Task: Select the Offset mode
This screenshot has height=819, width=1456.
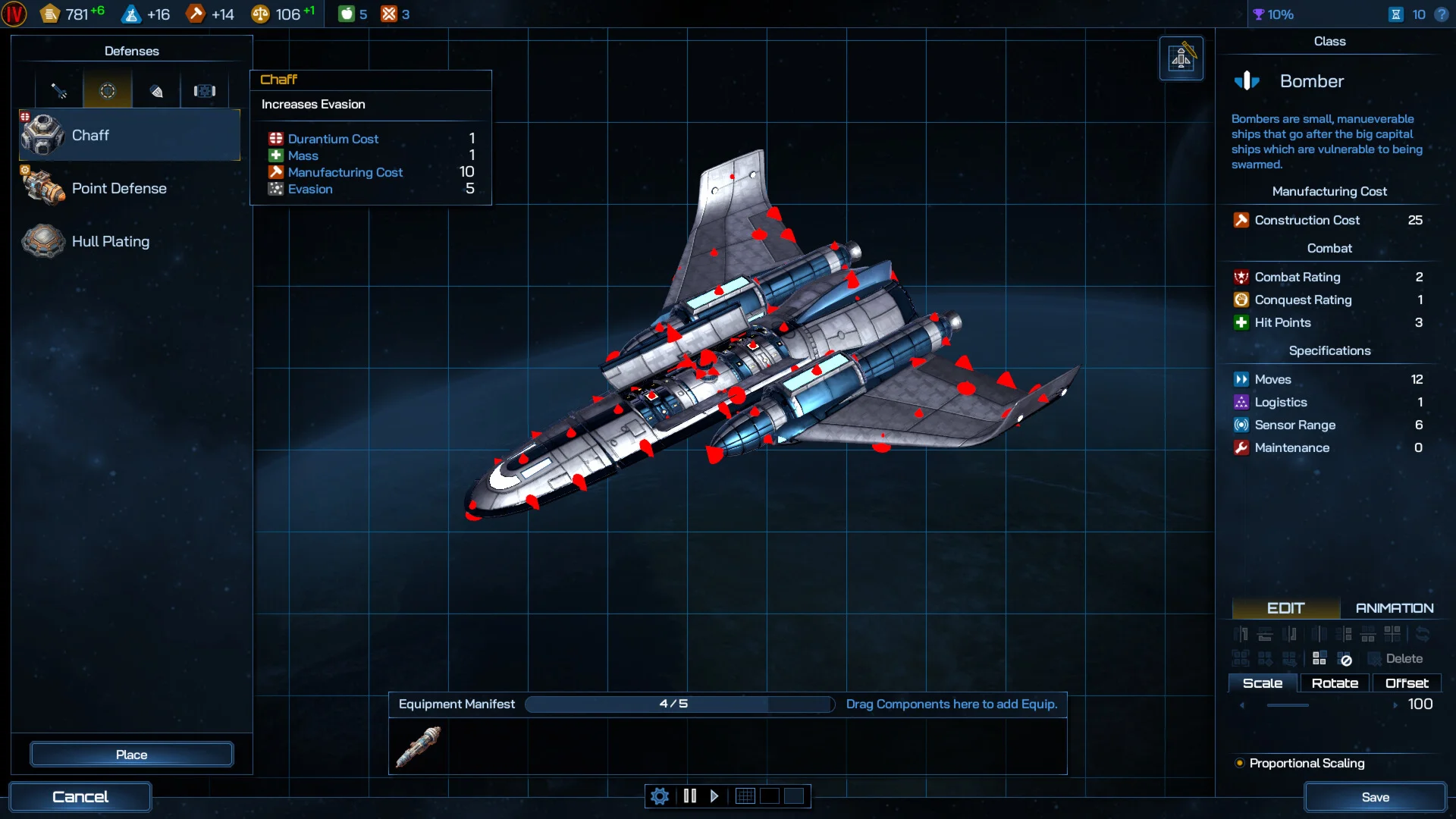Action: tap(1407, 683)
